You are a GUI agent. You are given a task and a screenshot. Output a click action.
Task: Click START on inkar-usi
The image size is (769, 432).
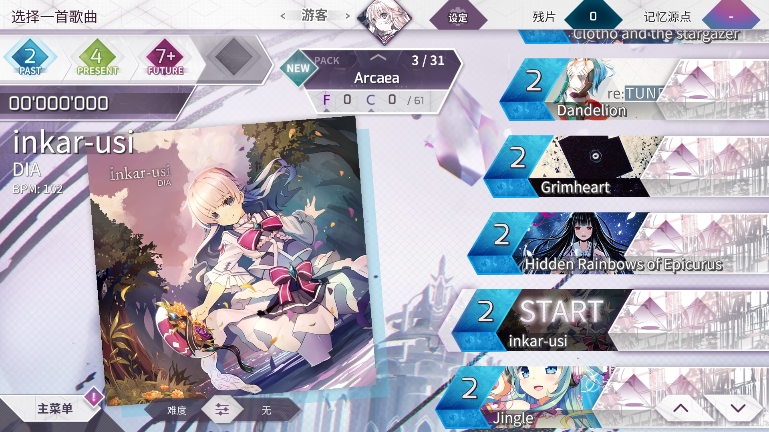point(560,313)
